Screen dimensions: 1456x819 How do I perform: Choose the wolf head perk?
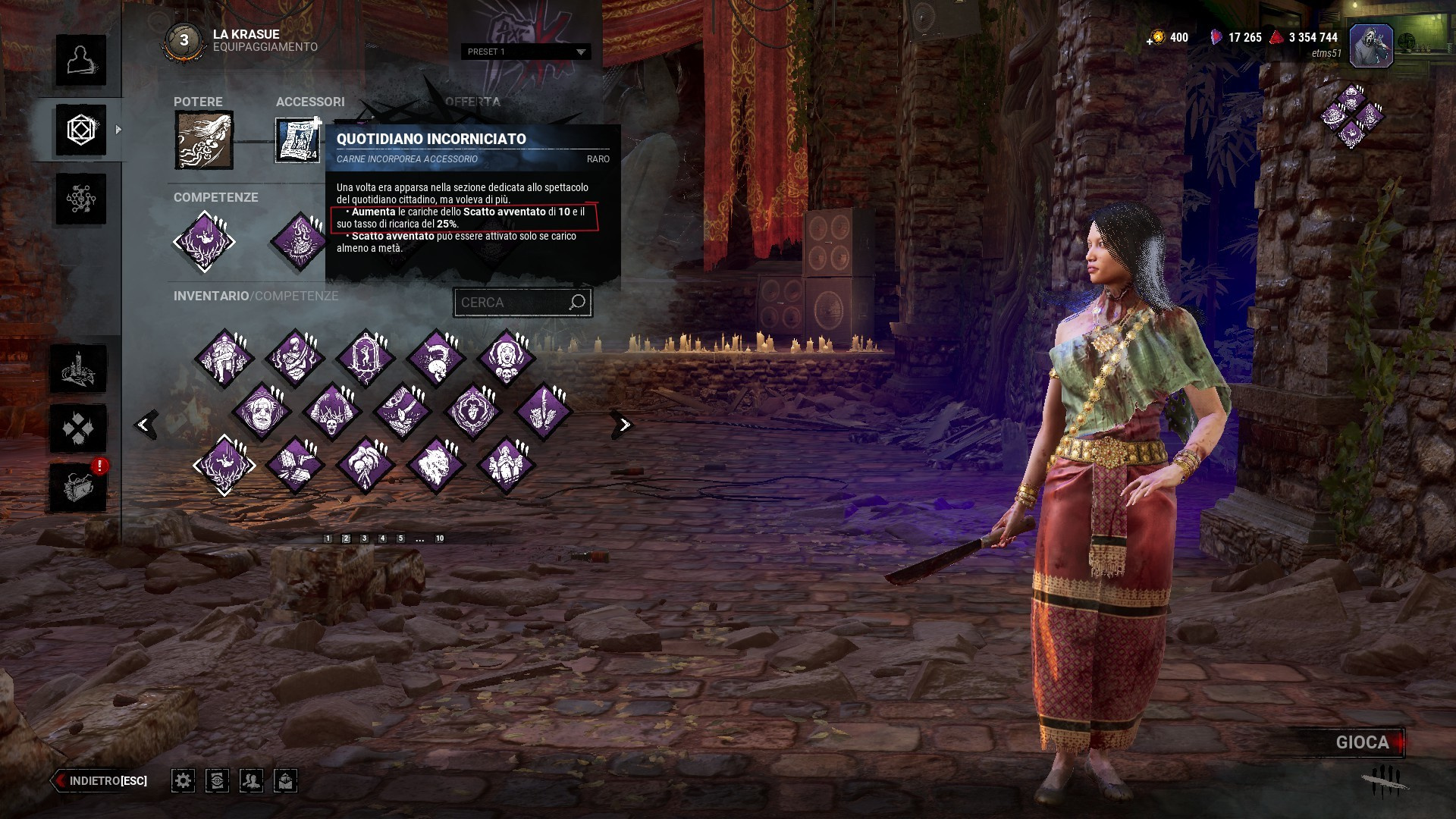point(435,464)
